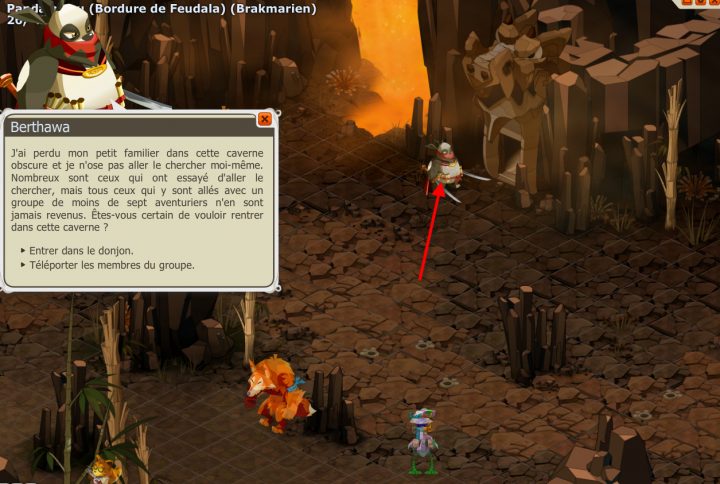Choose "Entrer dans le donjon" reply

point(81,250)
